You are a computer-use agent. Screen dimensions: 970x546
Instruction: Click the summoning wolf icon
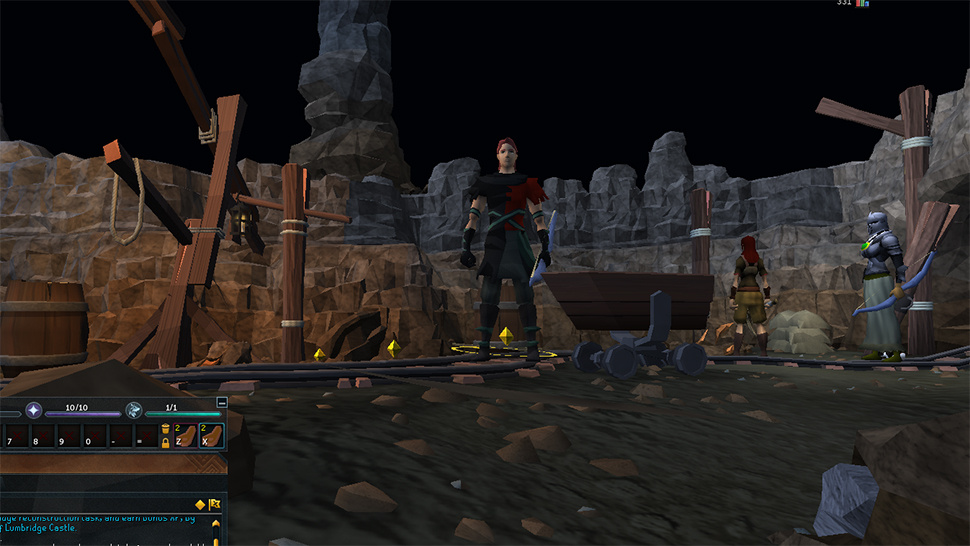133,409
